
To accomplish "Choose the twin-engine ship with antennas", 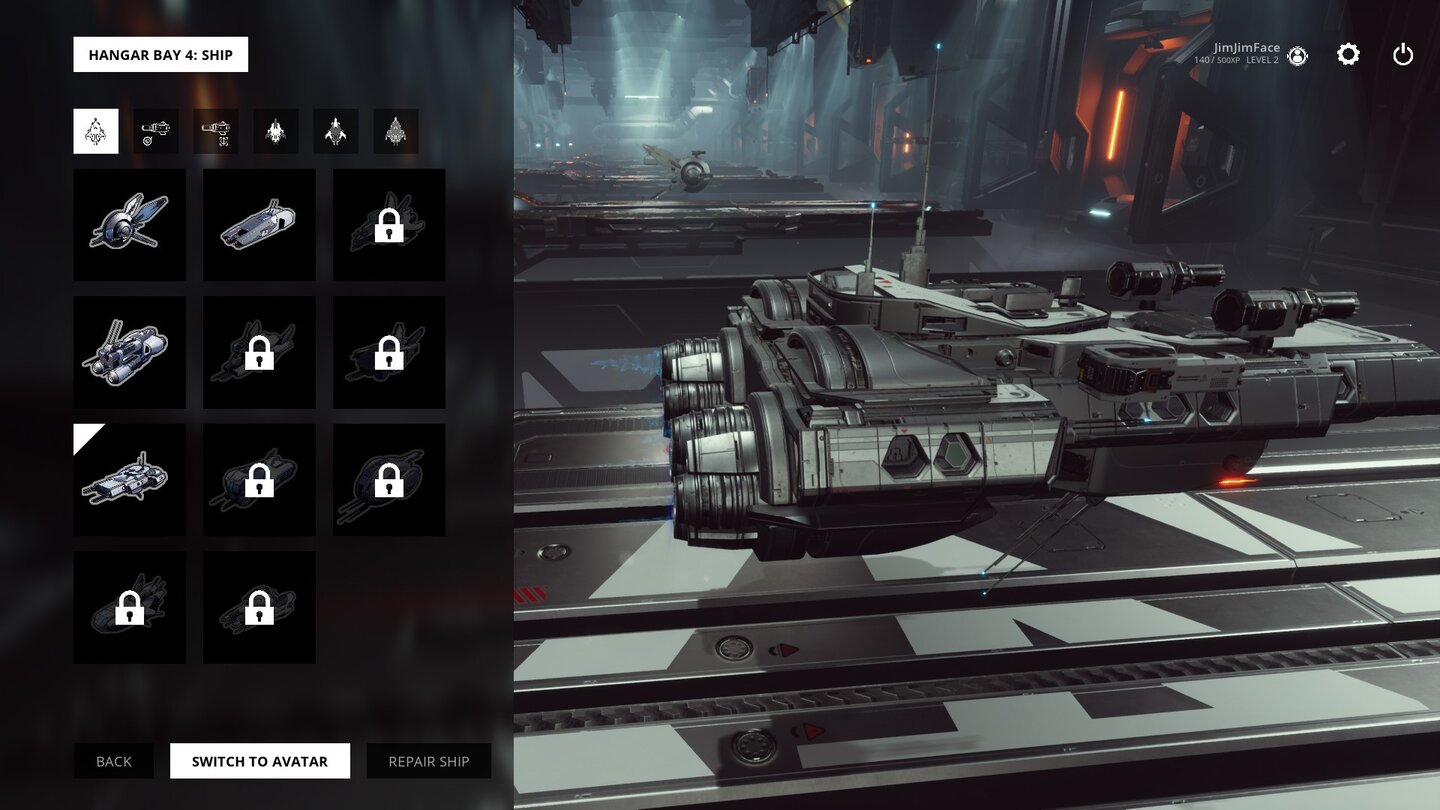I will (130, 352).
